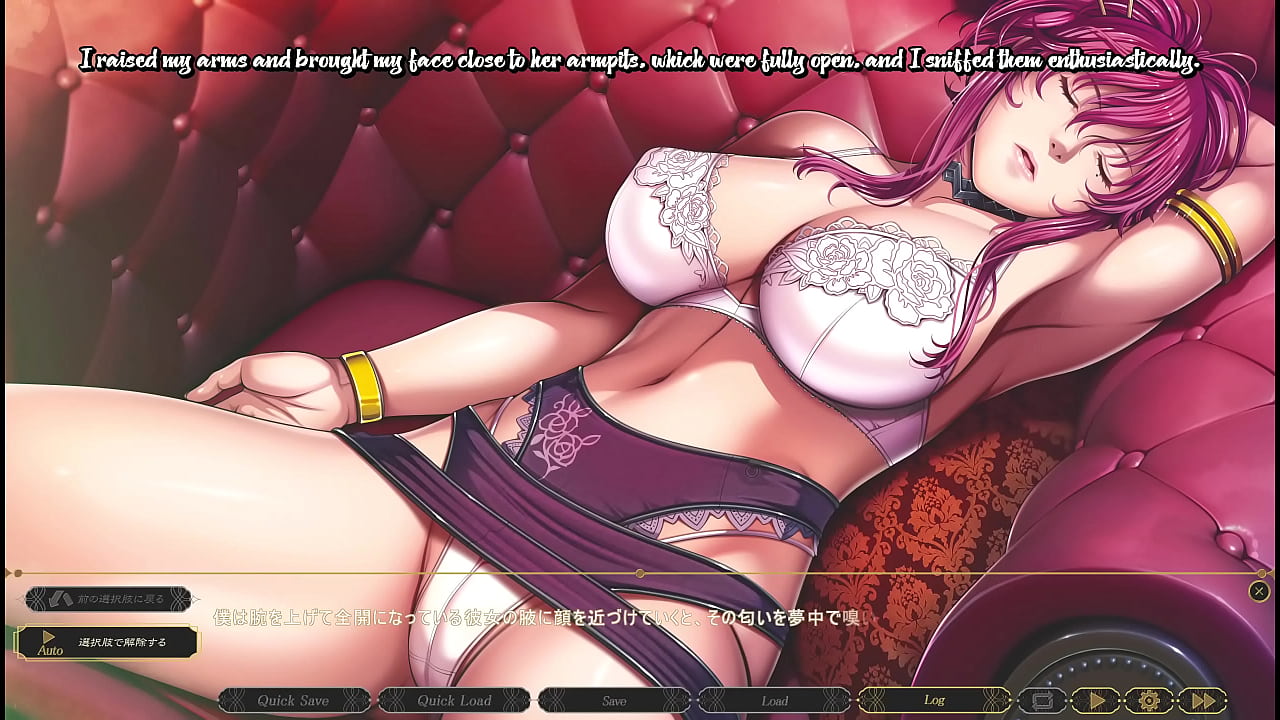
Task: Open the Save menu
Action: [x=614, y=700]
